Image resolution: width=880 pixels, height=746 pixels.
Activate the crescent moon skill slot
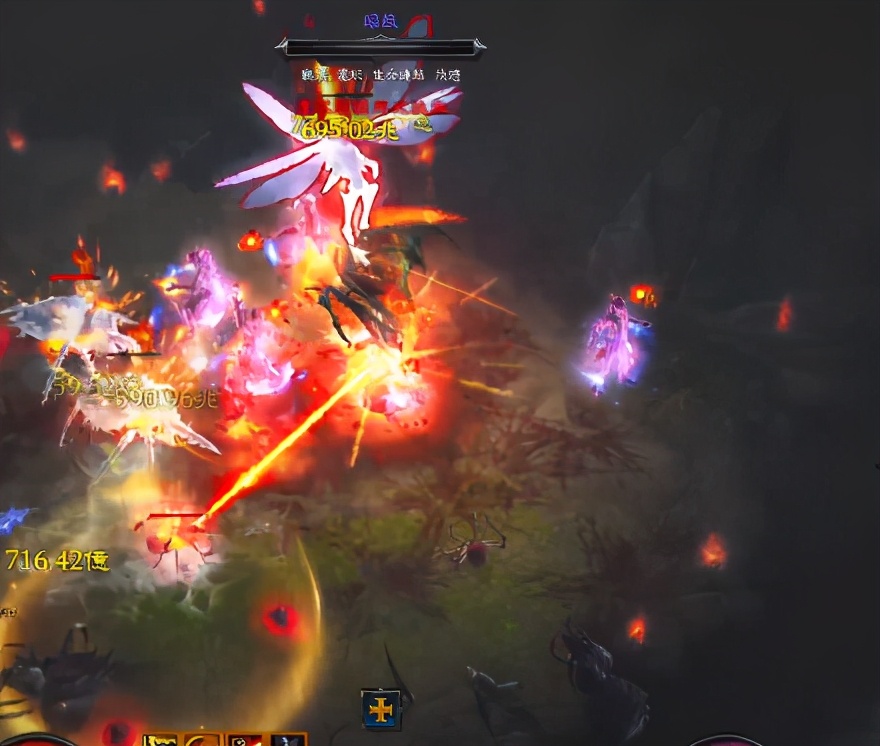click(202, 740)
